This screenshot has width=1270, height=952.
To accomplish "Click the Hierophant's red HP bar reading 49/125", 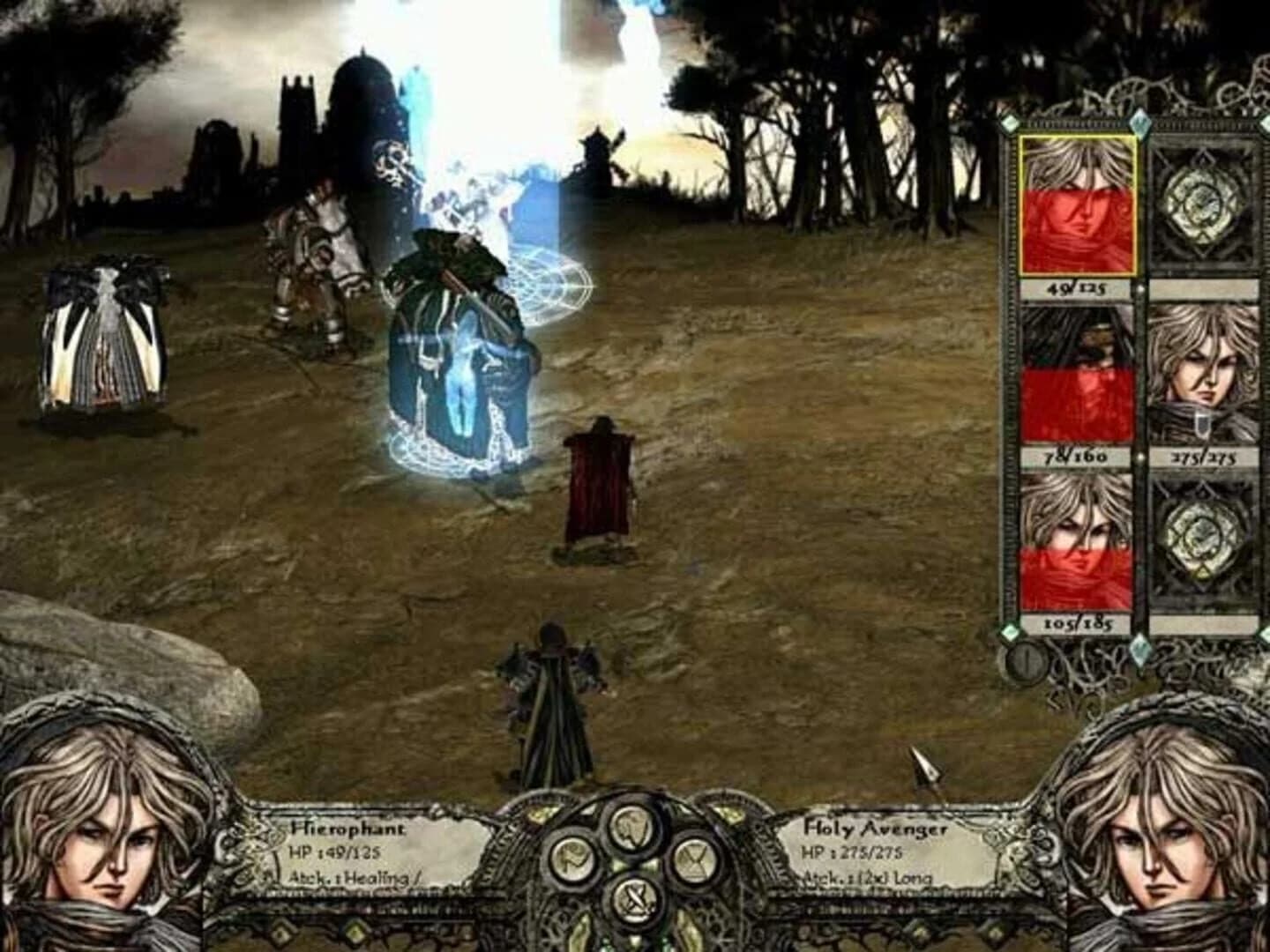I will (1075, 288).
